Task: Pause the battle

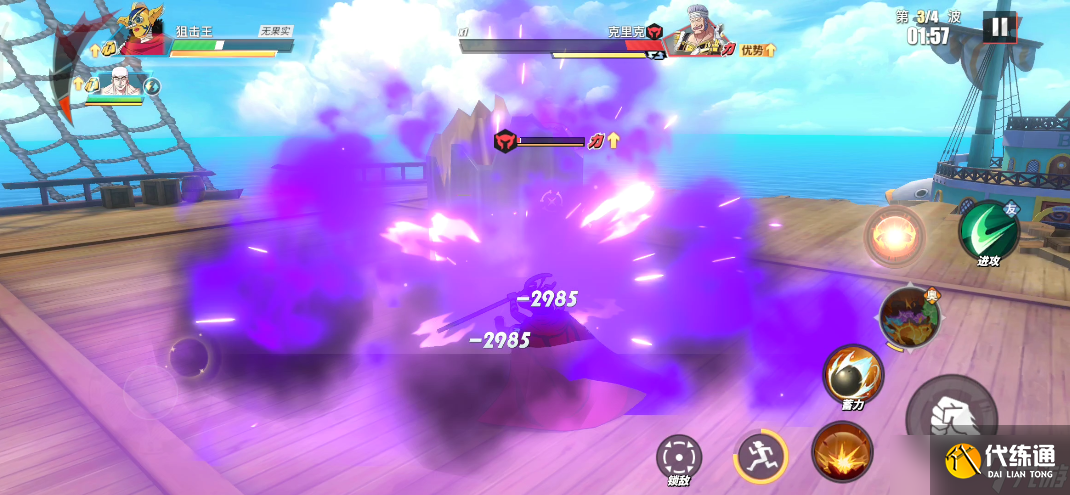Action: tap(998, 27)
